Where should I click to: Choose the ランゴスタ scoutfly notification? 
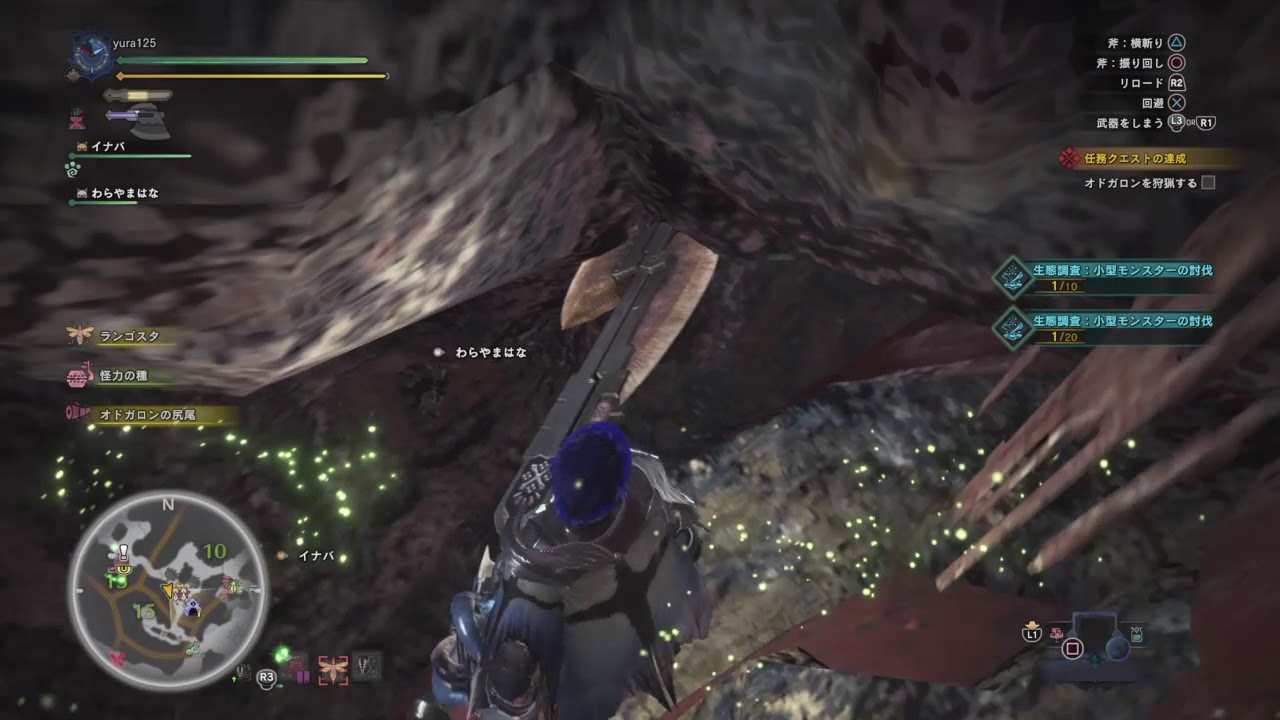click(129, 337)
